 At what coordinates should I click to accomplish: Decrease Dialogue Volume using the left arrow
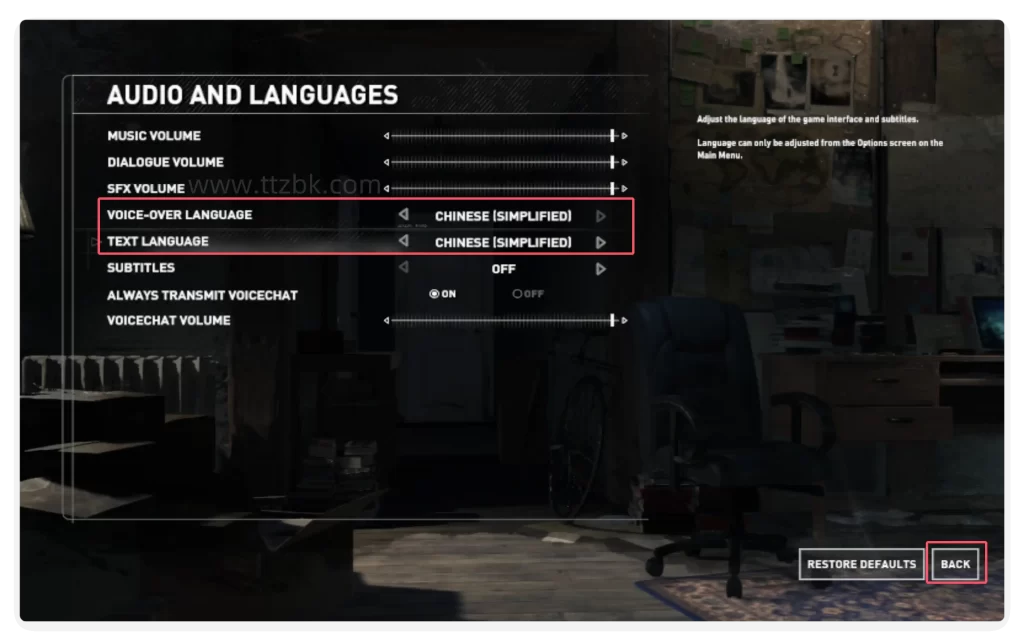point(386,162)
